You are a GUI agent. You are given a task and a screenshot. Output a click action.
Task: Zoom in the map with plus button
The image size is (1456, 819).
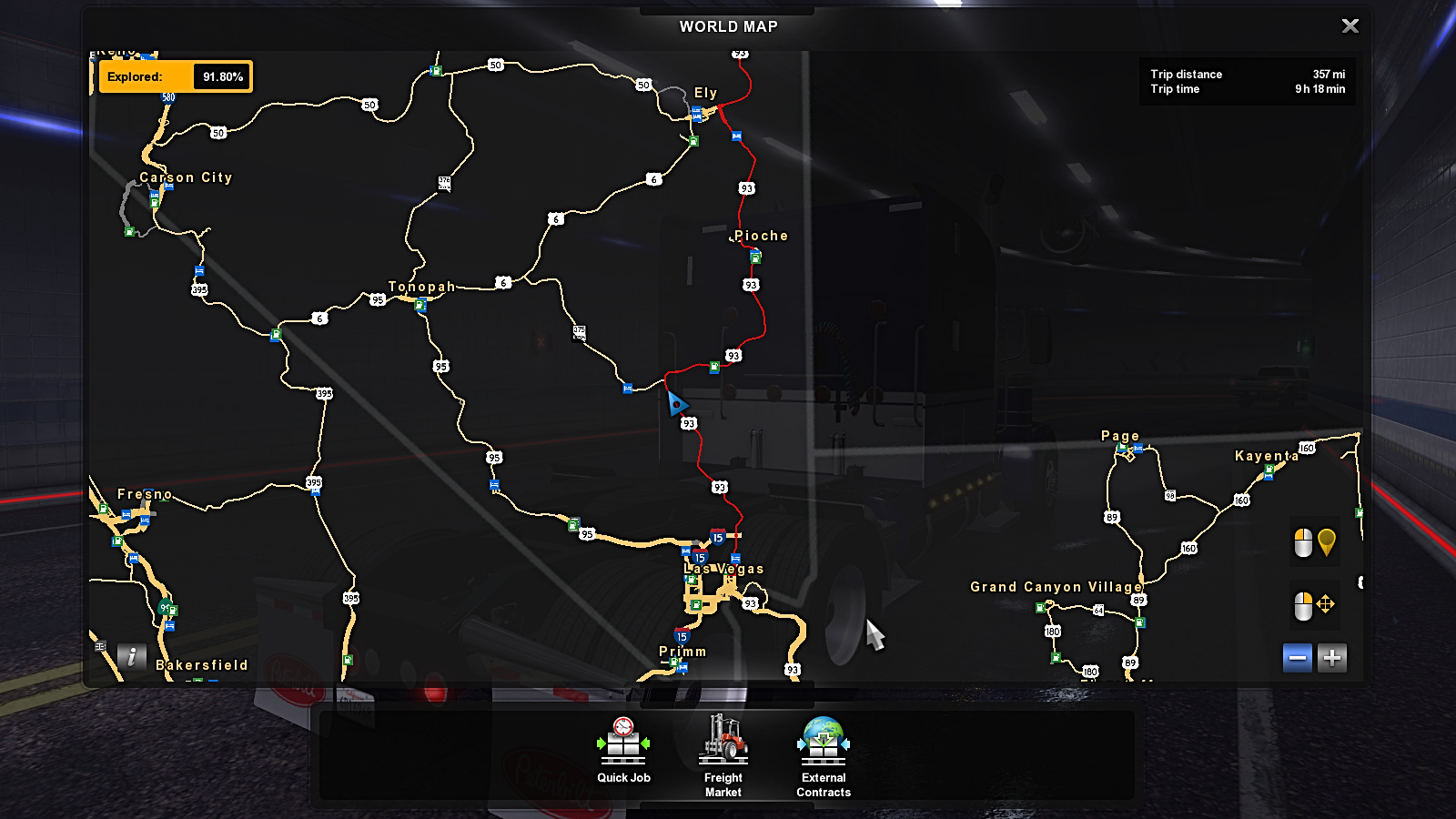click(x=1332, y=658)
